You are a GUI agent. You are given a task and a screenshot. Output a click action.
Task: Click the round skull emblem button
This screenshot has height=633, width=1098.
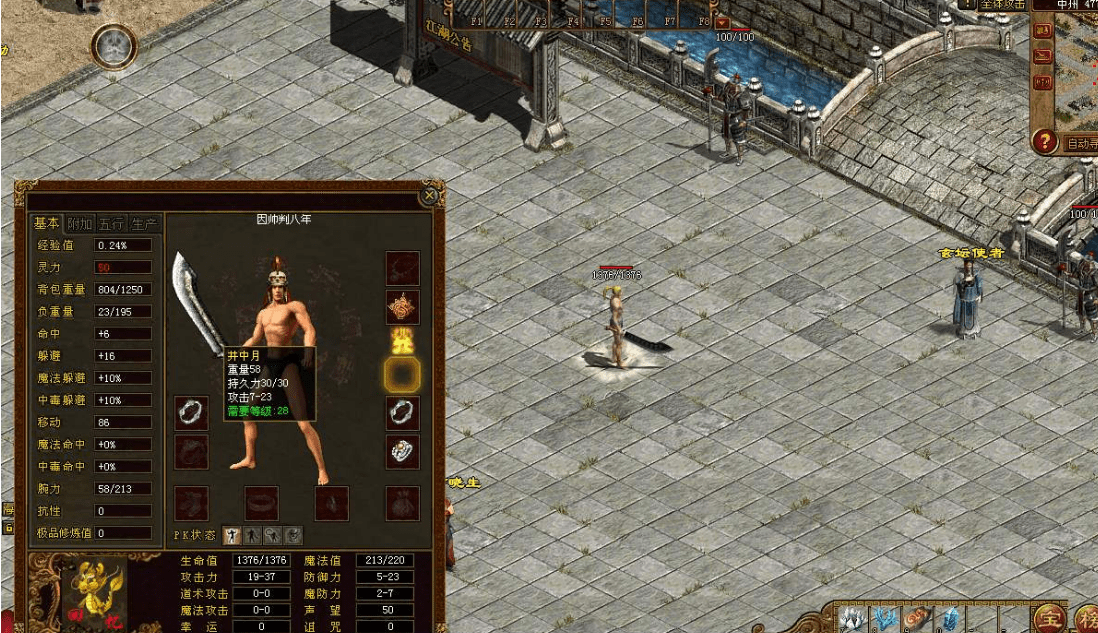[x=114, y=45]
